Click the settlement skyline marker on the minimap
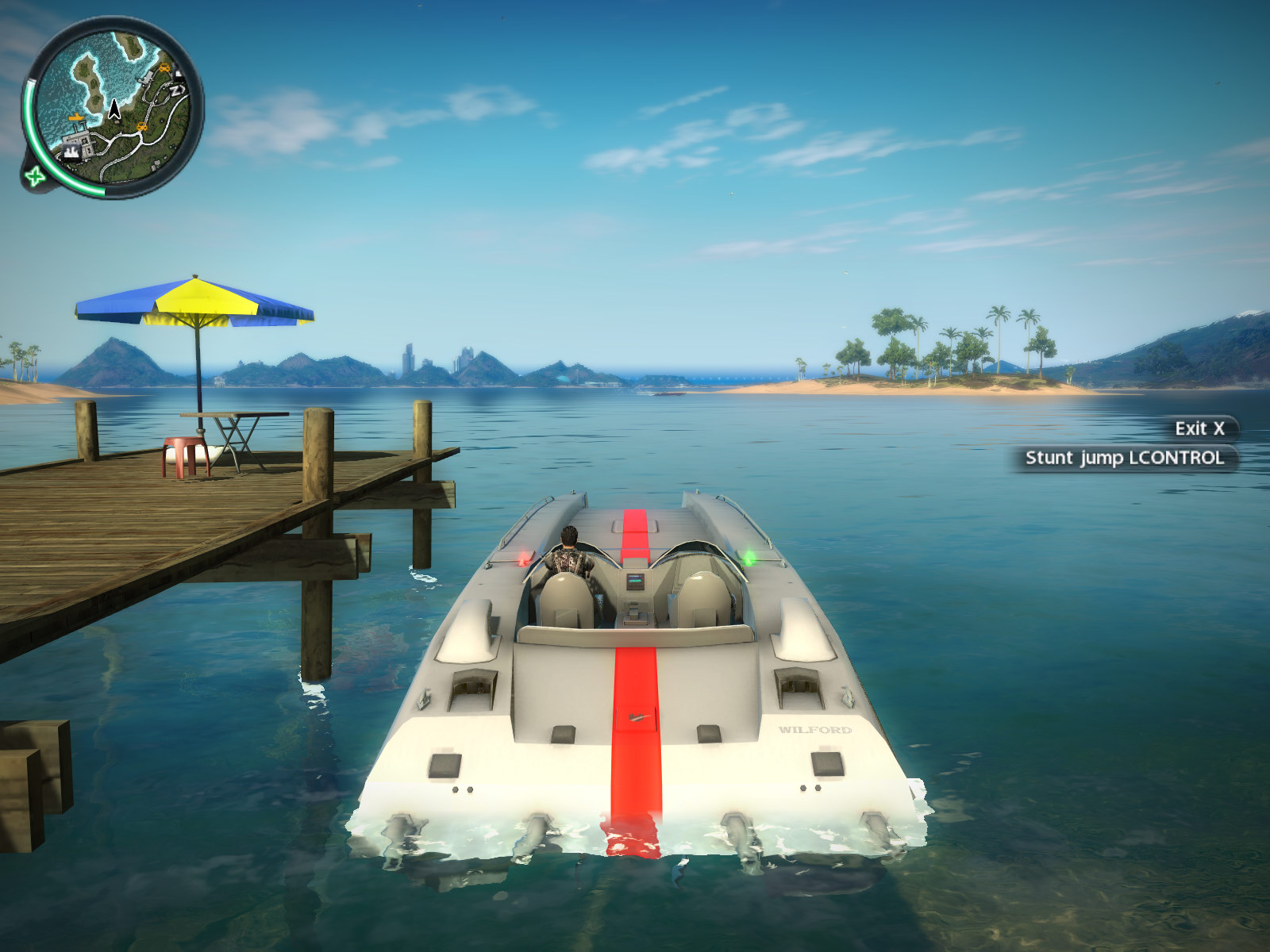The width and height of the screenshot is (1270, 952). tap(72, 153)
